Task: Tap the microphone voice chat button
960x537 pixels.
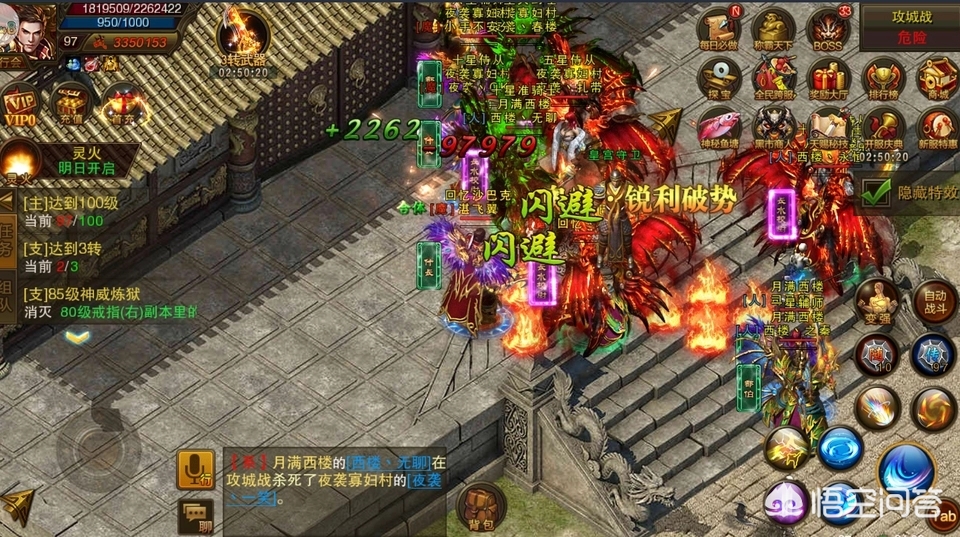Action: click(x=195, y=469)
